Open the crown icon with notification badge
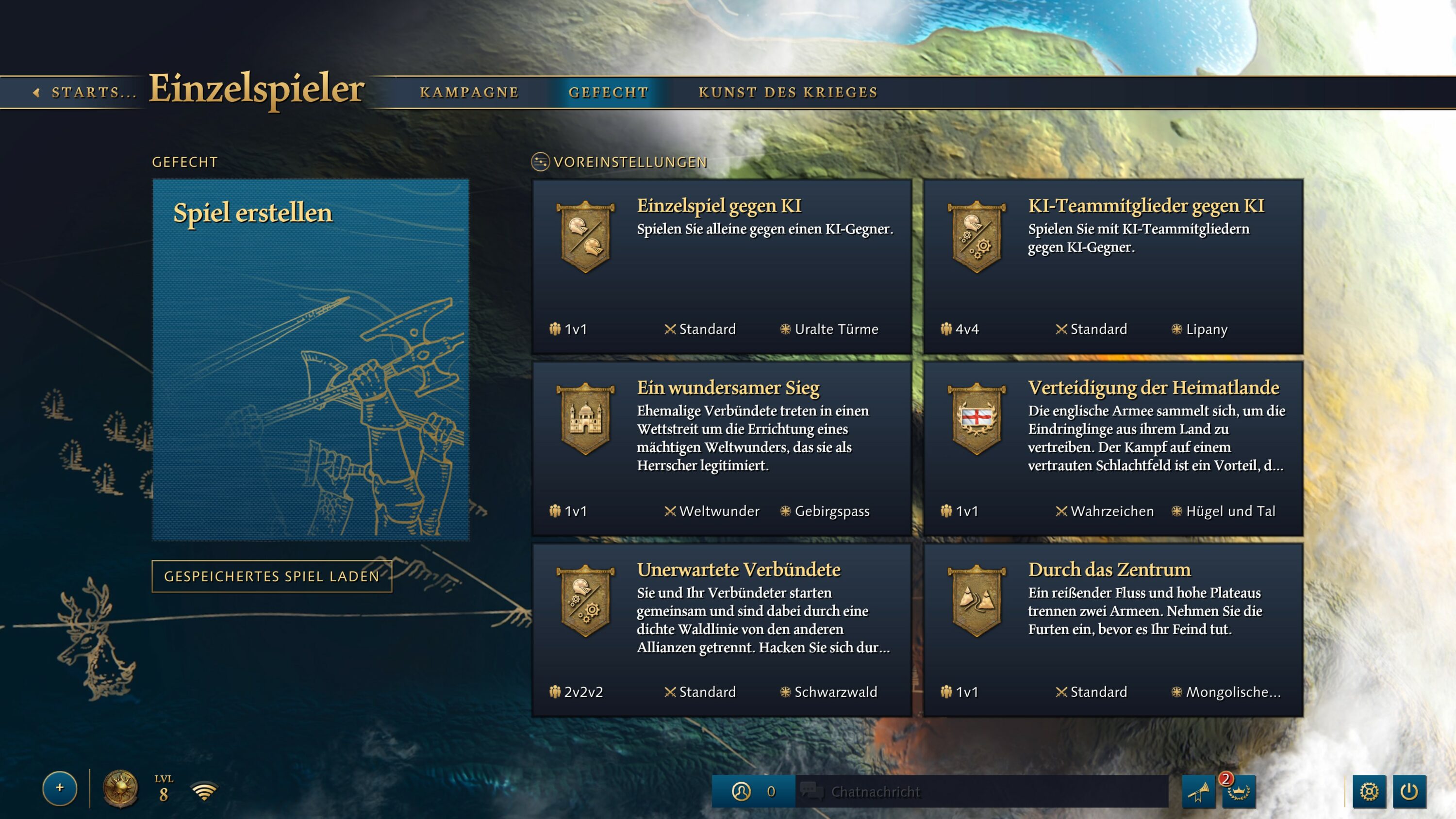This screenshot has width=1456, height=819. [1239, 791]
